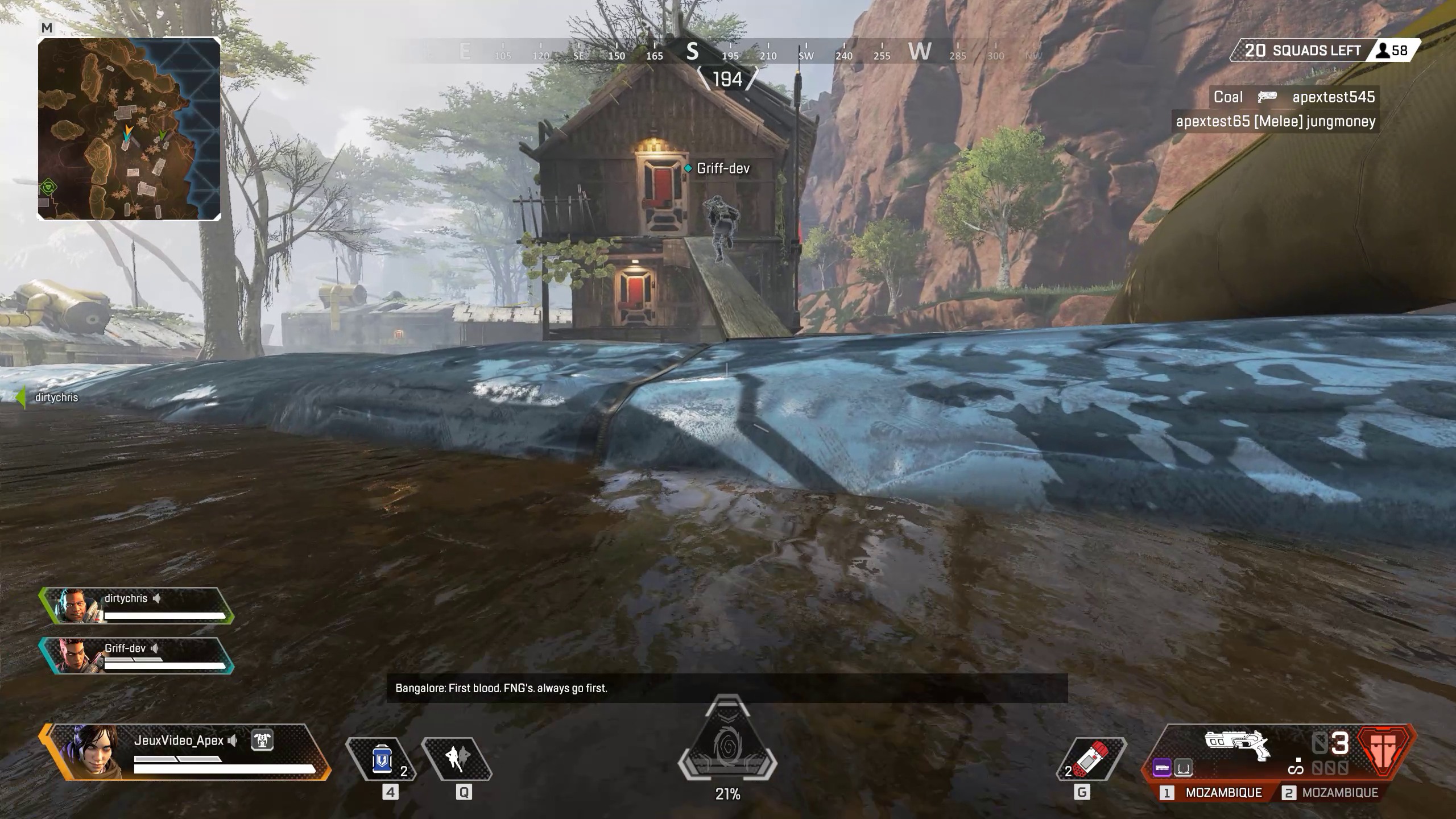The image size is (1456, 819).
Task: Select Wraith's tactical ability icon
Action: 457,759
